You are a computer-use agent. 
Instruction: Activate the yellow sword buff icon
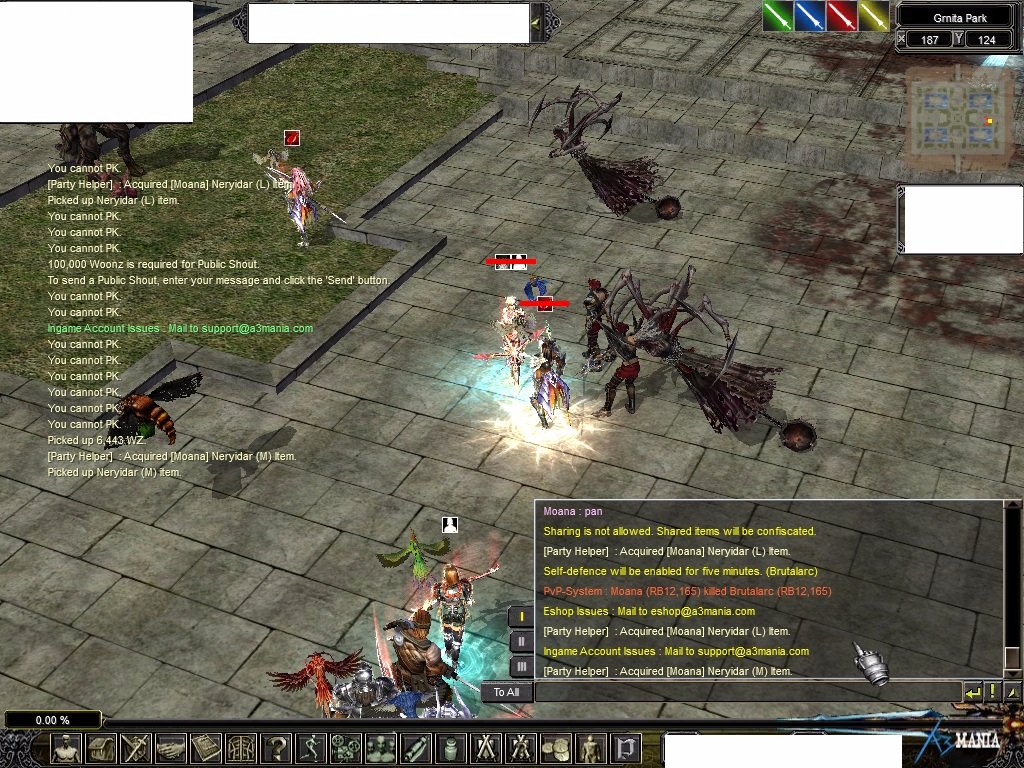874,16
